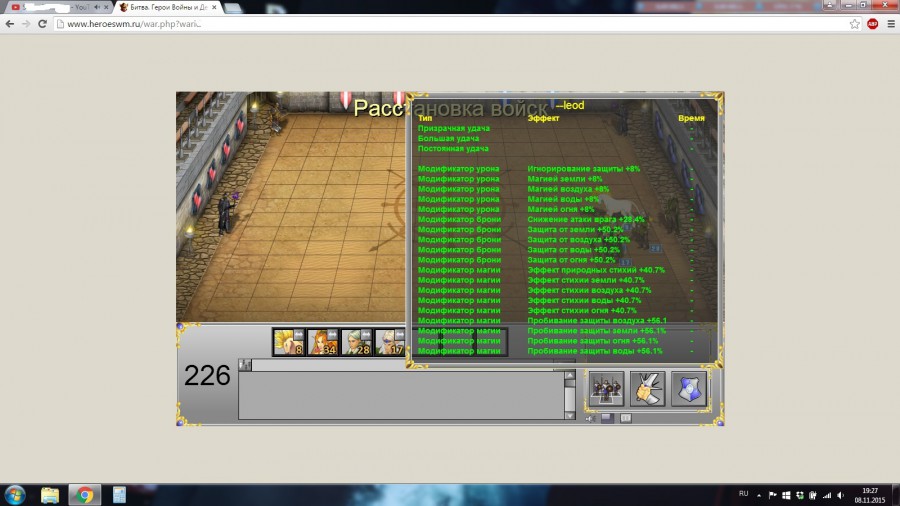900x506 pixels.
Task: Toggle the sound speaker icon
Action: click(591, 418)
